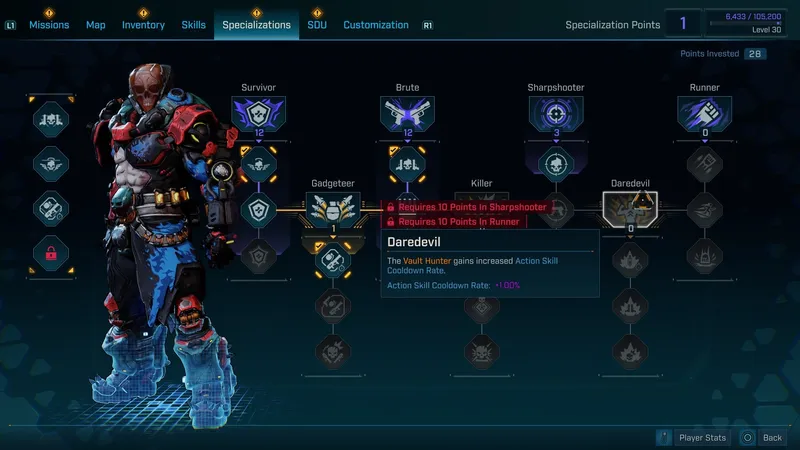800x450 pixels.
Task: Click the highlighted Daredevil specialization icon
Action: [x=629, y=210]
